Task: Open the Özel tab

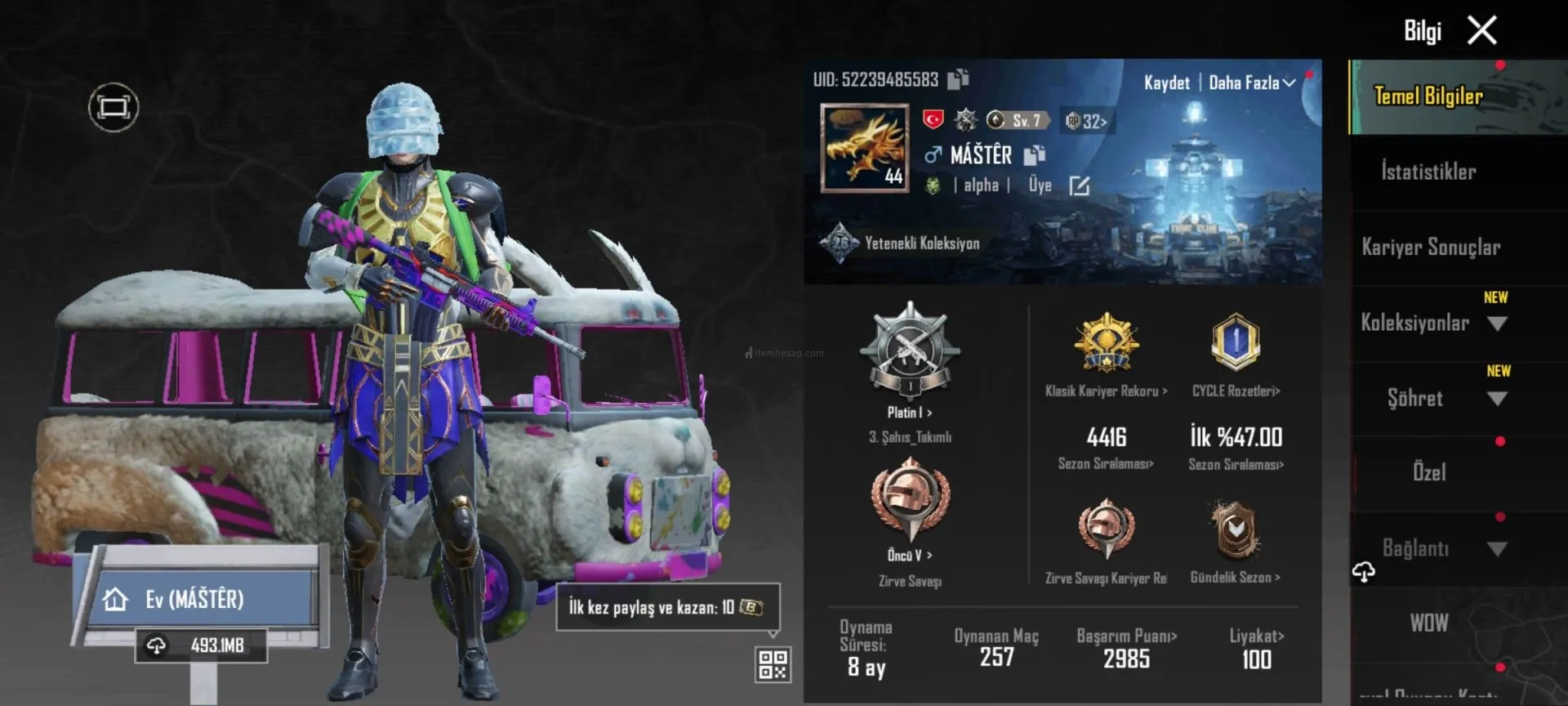Action: point(1429,472)
